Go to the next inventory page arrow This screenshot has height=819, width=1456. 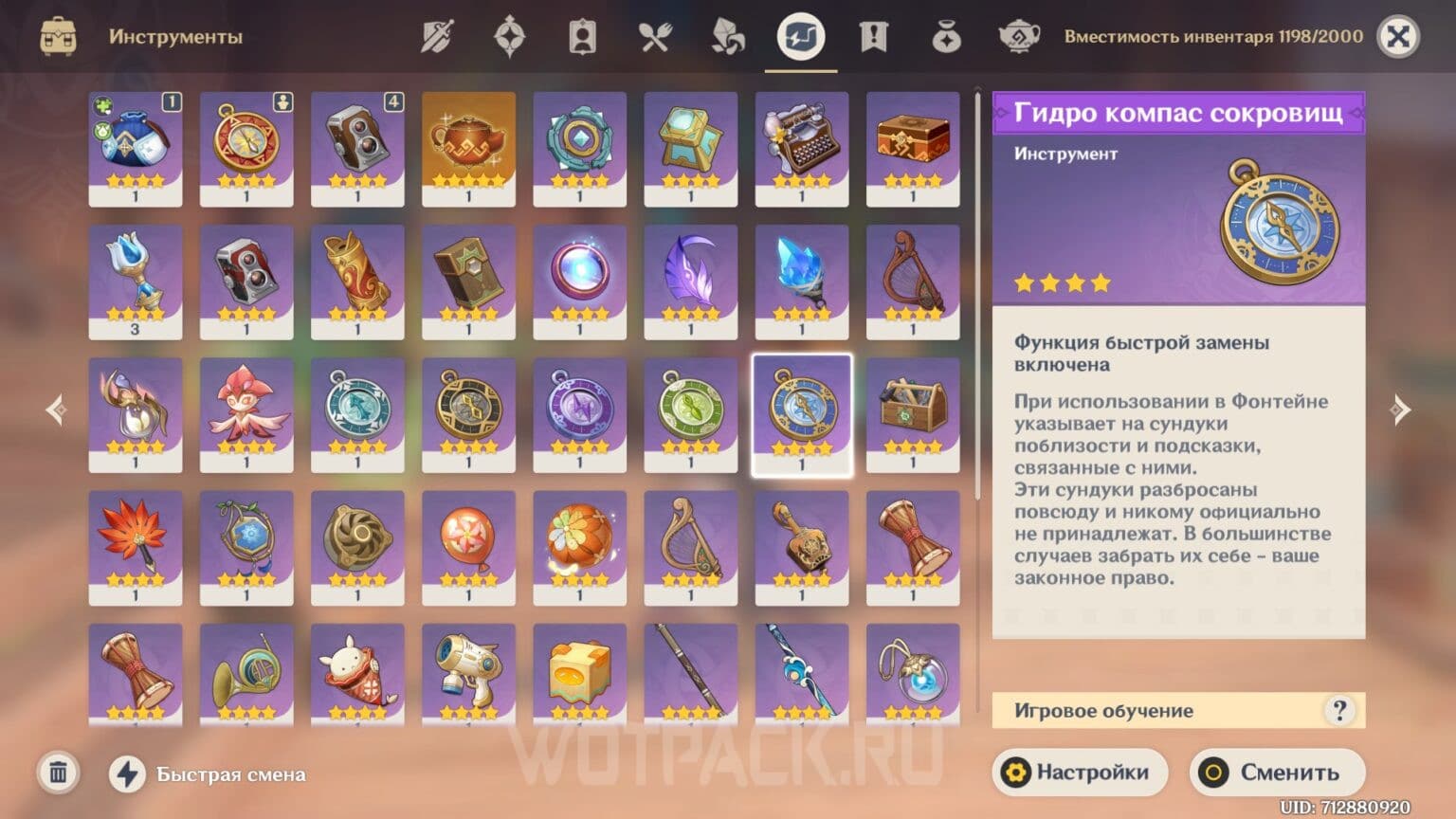(1400, 409)
